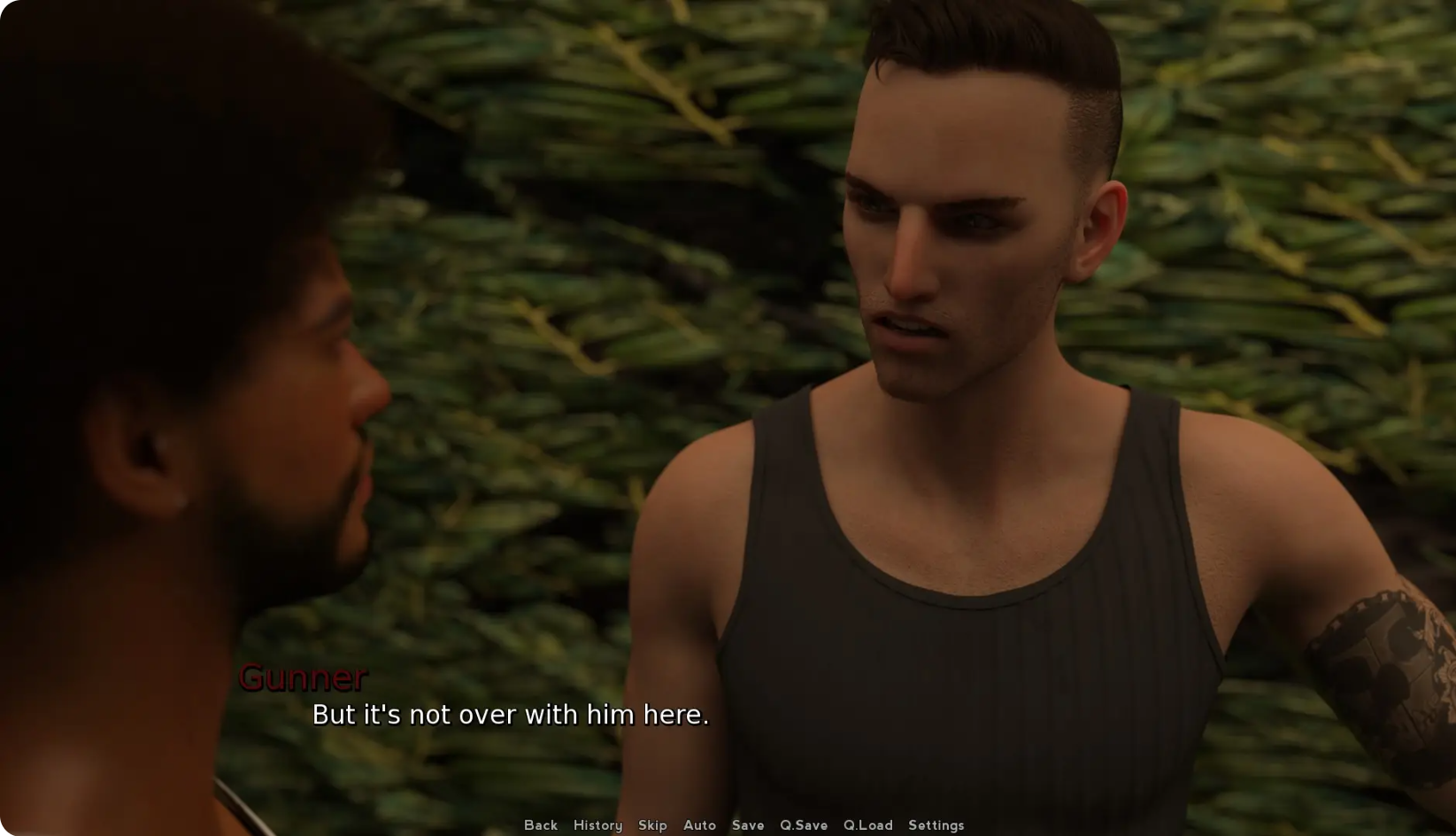This screenshot has height=836, width=1456.
Task: Open the Settings menu
Action: 936,825
